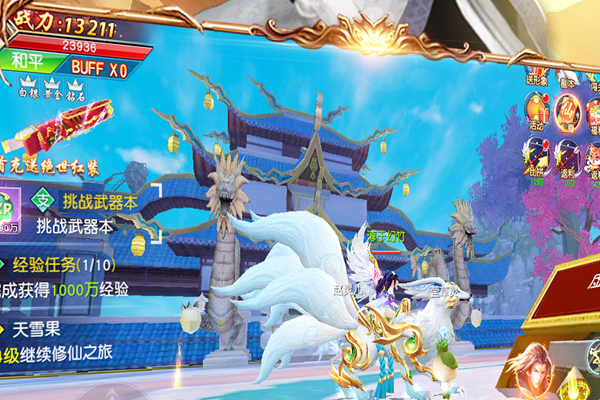Open the BUFF X0 status panel

[x=99, y=70]
